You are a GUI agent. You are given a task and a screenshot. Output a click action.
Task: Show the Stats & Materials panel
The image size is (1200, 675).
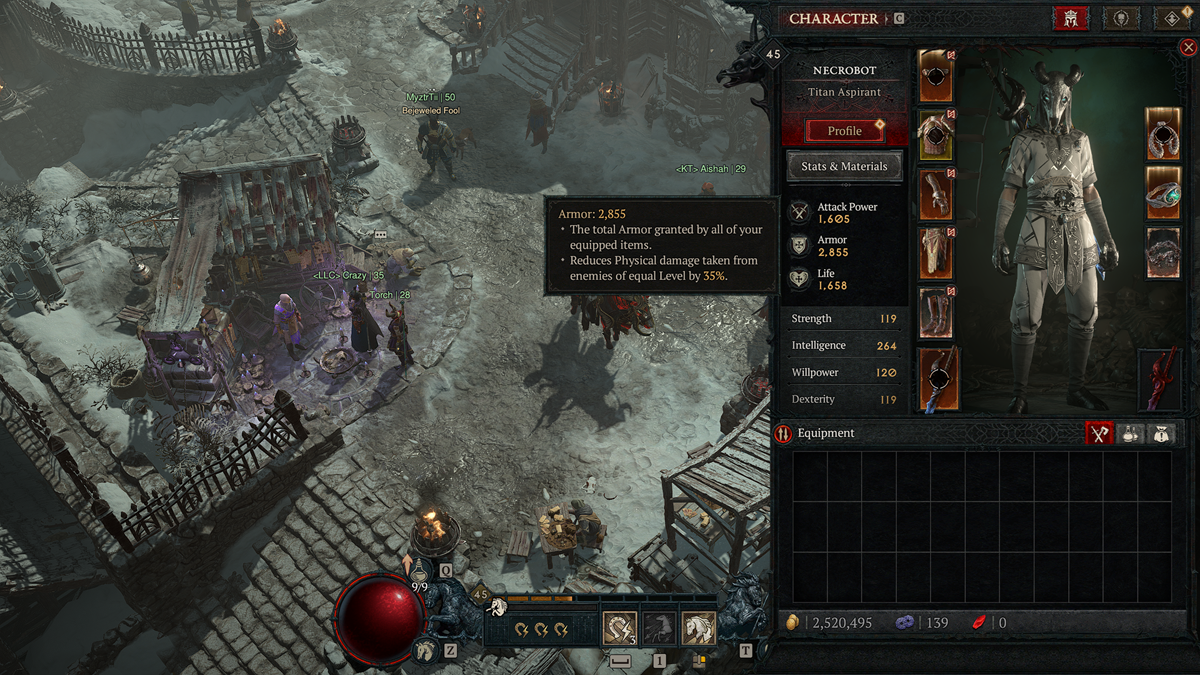(x=844, y=167)
